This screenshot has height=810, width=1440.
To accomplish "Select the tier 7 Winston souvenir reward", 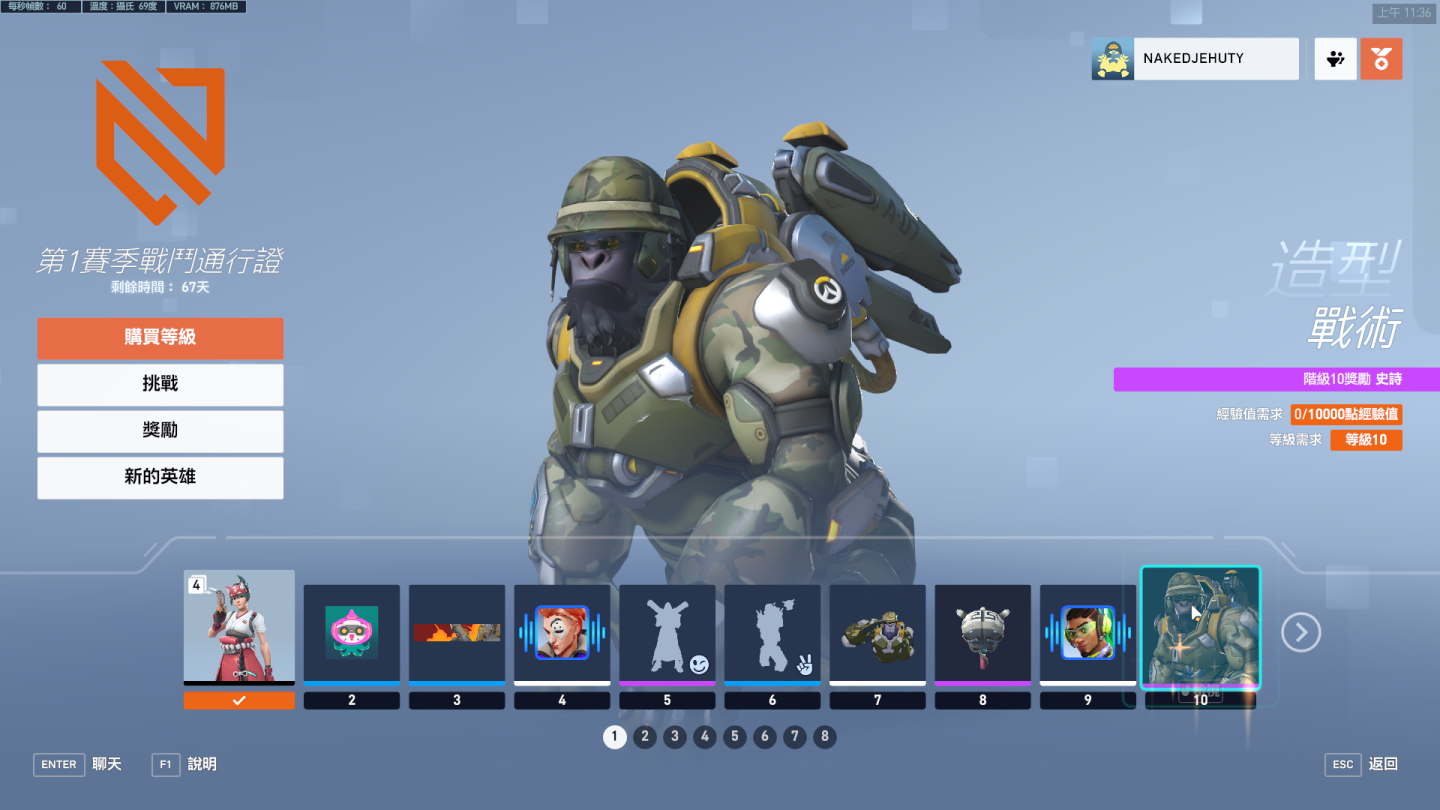I will (x=877, y=633).
